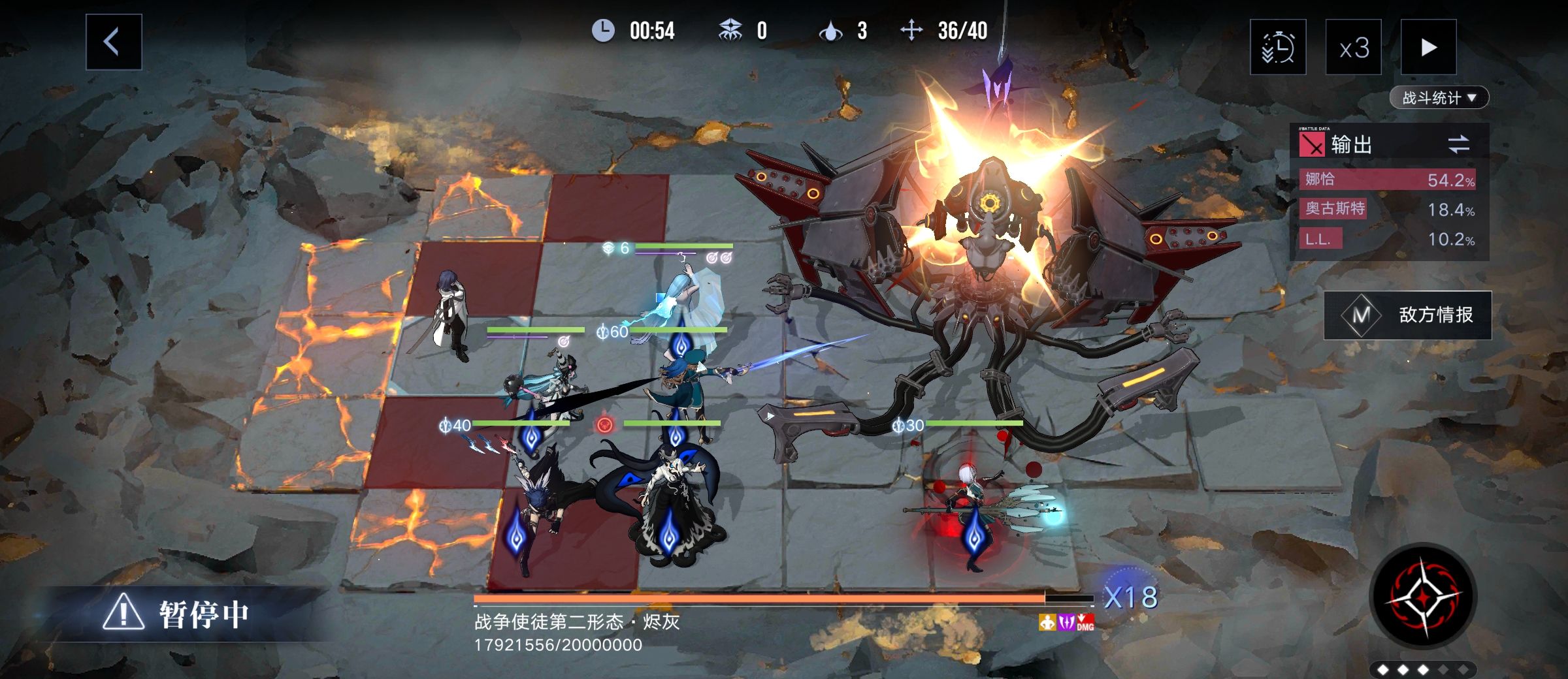Screen dimensions: 1568x679
Task: Click the crosshair deployment icon showing 36/40
Action: (911, 30)
